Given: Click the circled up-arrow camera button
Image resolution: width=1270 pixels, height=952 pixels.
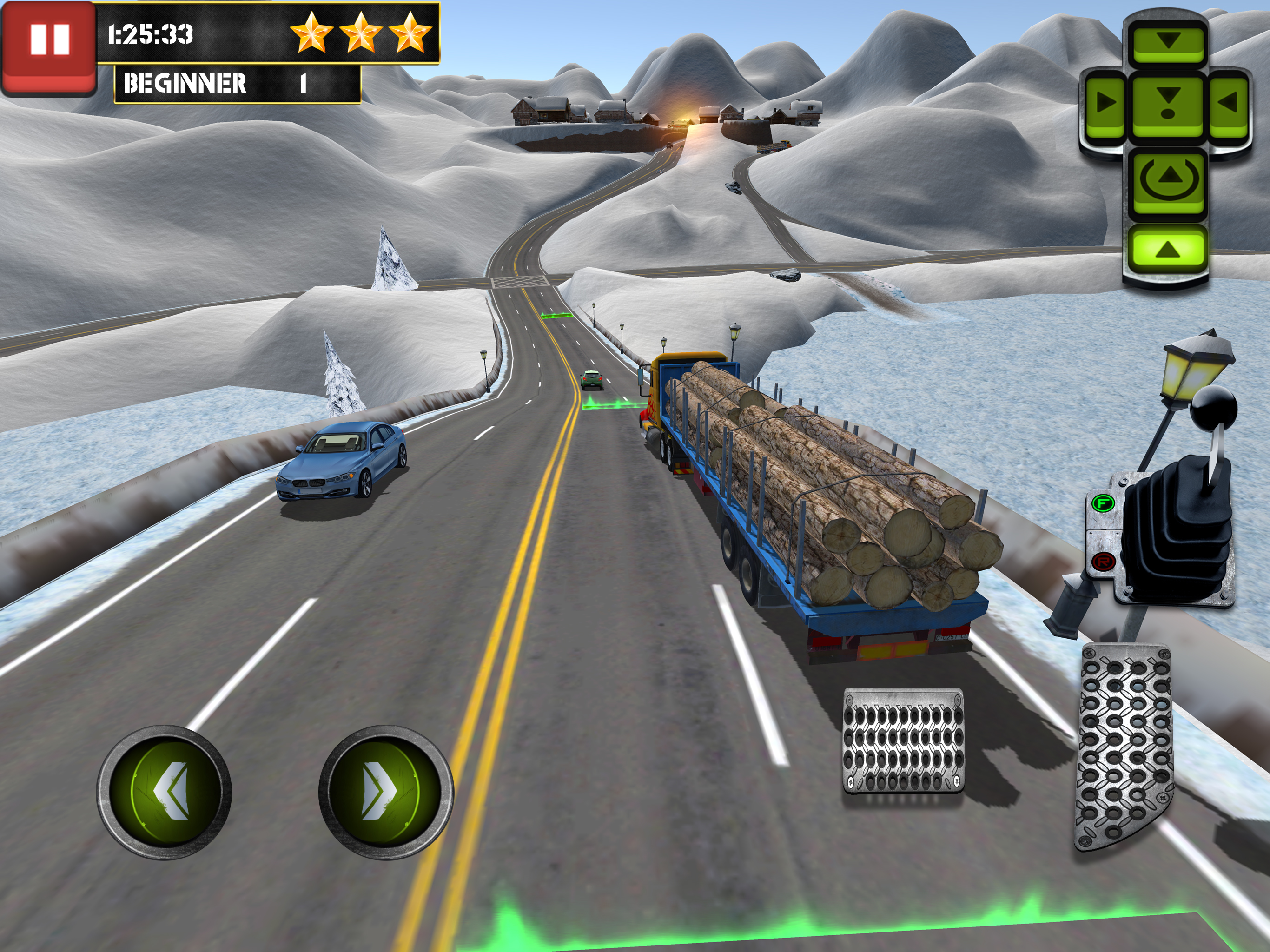Looking at the screenshot, I should tap(1167, 179).
